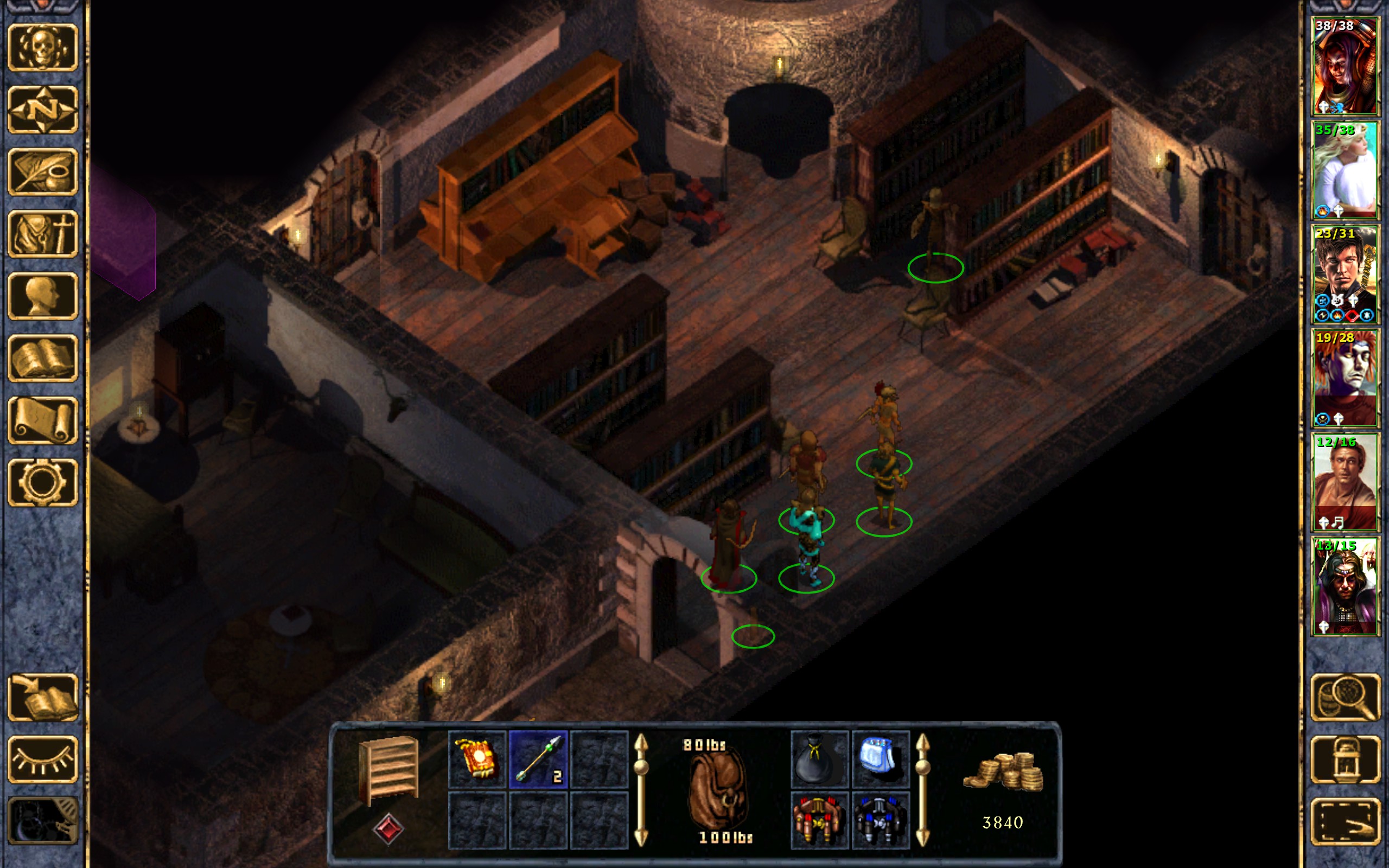Take the red spellbook from the bookshelf
Screen dimensions: 1389x868
click(x=477, y=759)
